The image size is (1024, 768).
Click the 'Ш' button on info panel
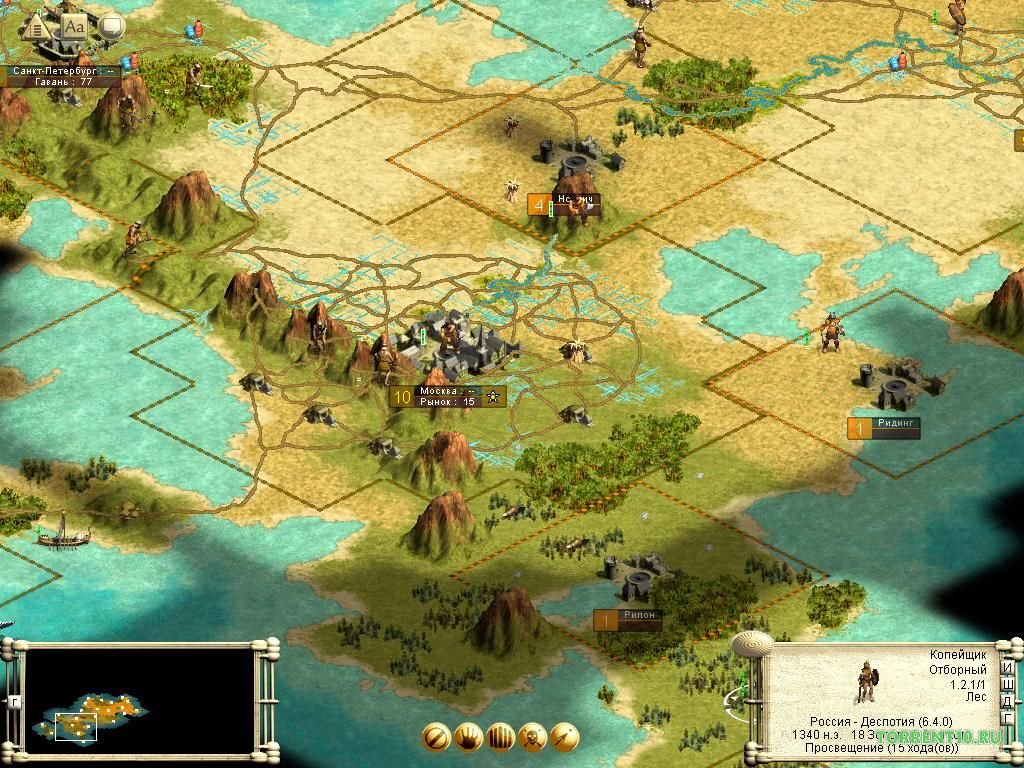click(1008, 686)
